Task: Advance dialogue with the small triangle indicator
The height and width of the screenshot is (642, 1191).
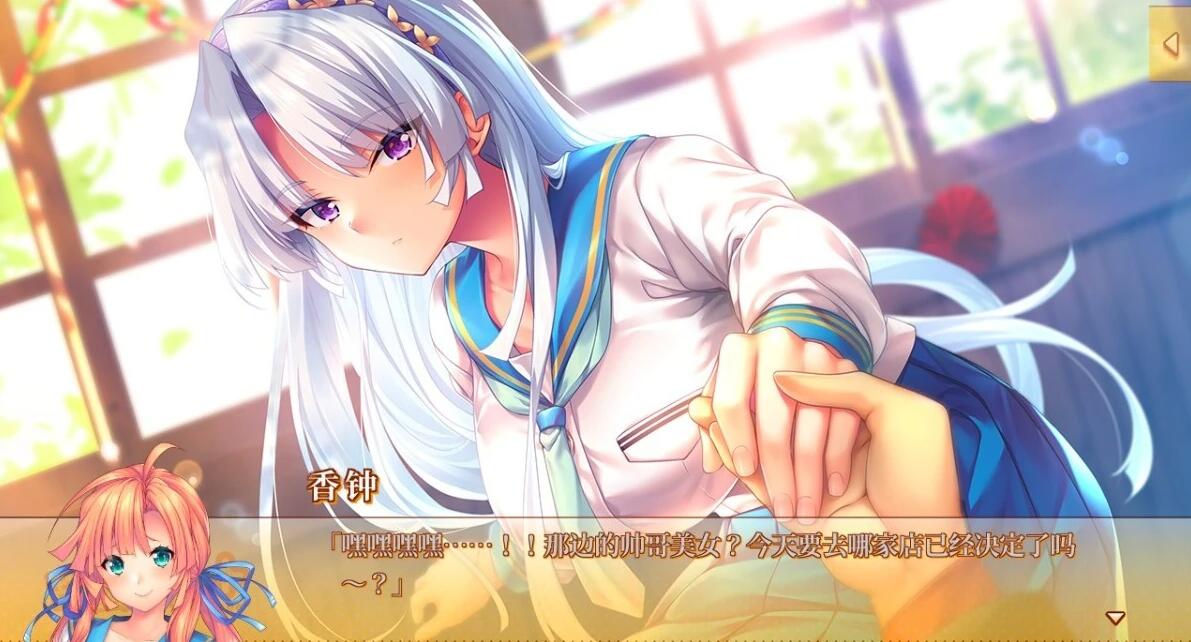Action: [1115, 617]
